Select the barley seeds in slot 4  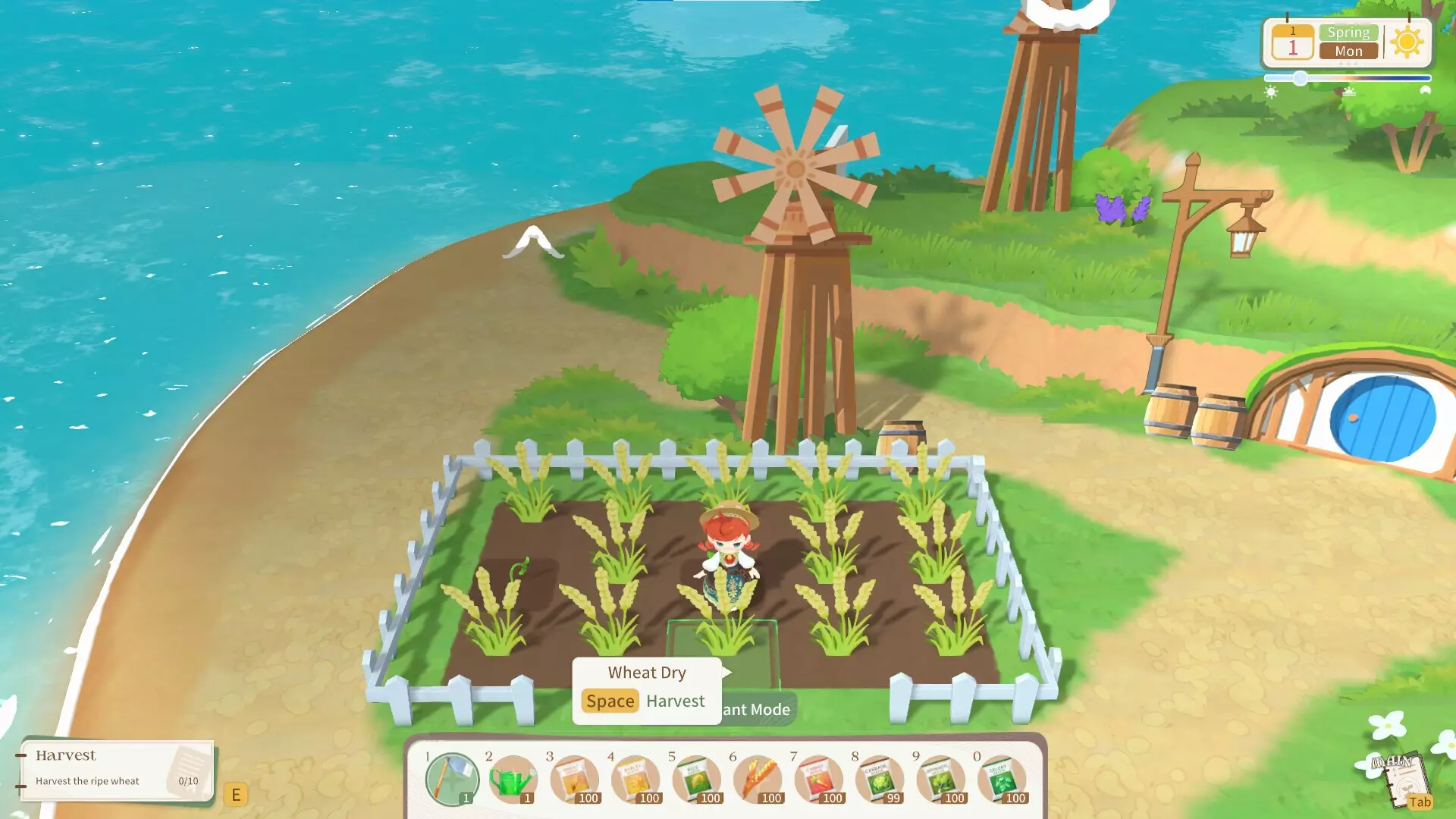635,780
